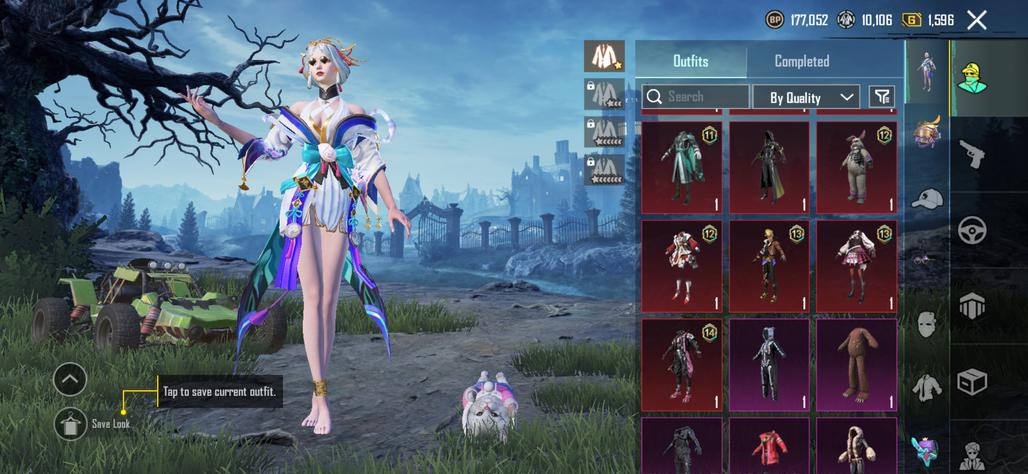1028x474 pixels.
Task: Select the silver robot suit outfit
Action: [x=769, y=365]
